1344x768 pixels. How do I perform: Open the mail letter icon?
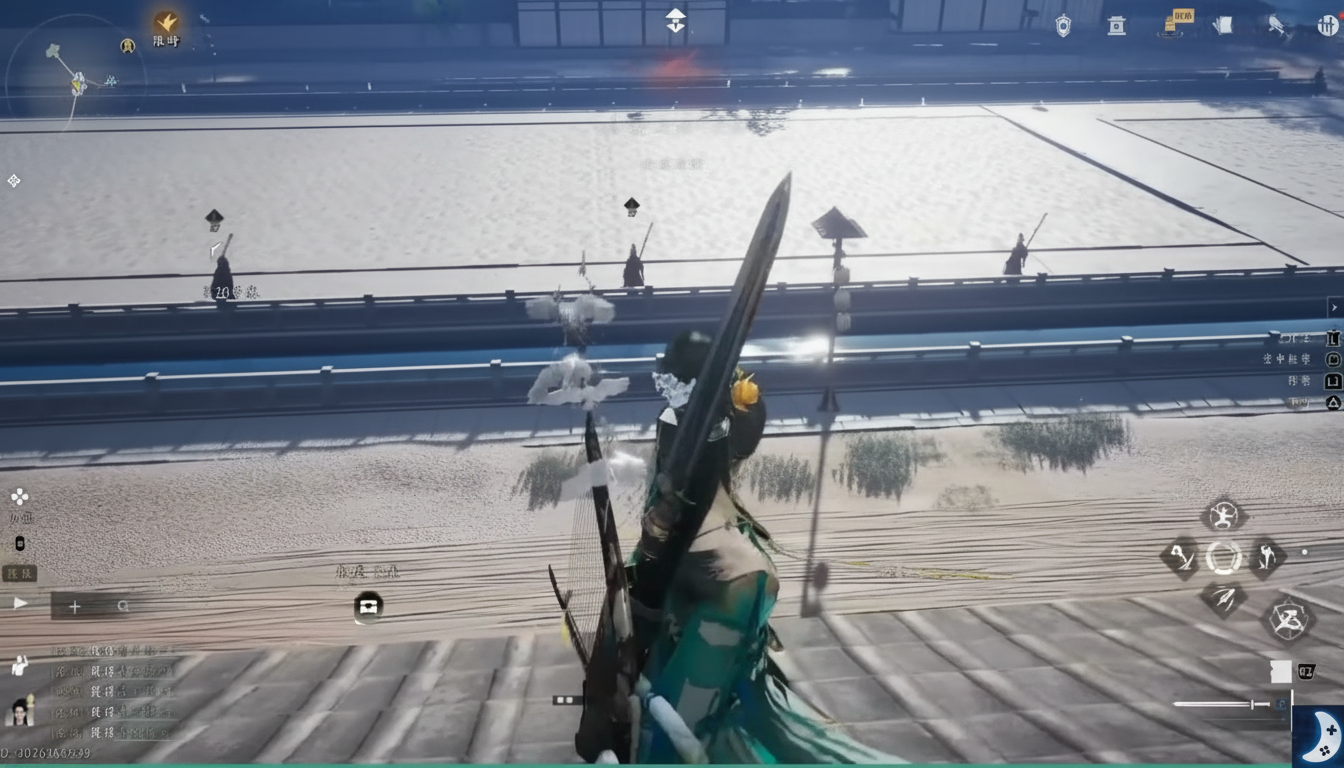1222,24
